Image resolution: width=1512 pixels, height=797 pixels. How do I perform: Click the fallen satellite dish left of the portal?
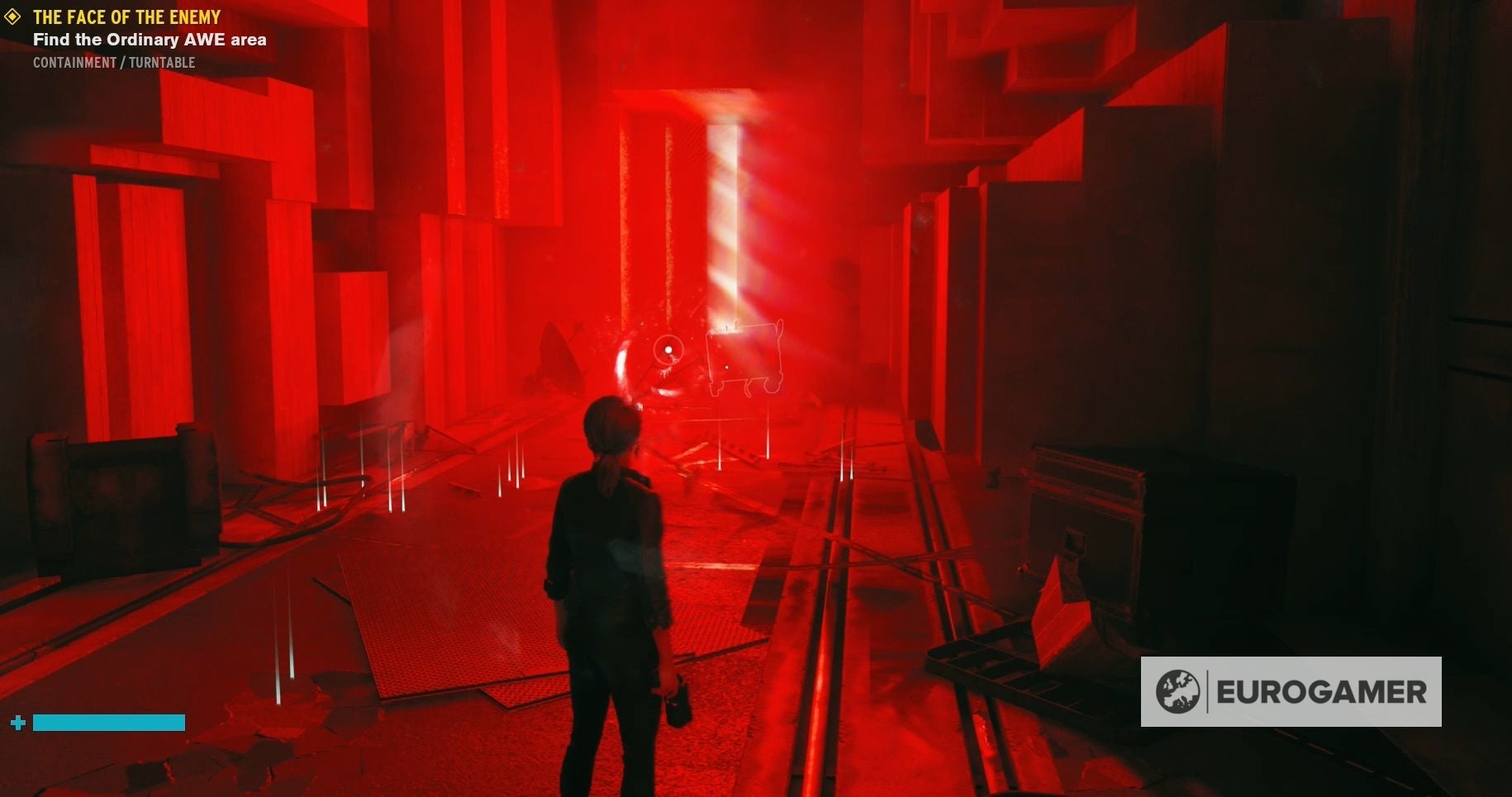[x=556, y=354]
